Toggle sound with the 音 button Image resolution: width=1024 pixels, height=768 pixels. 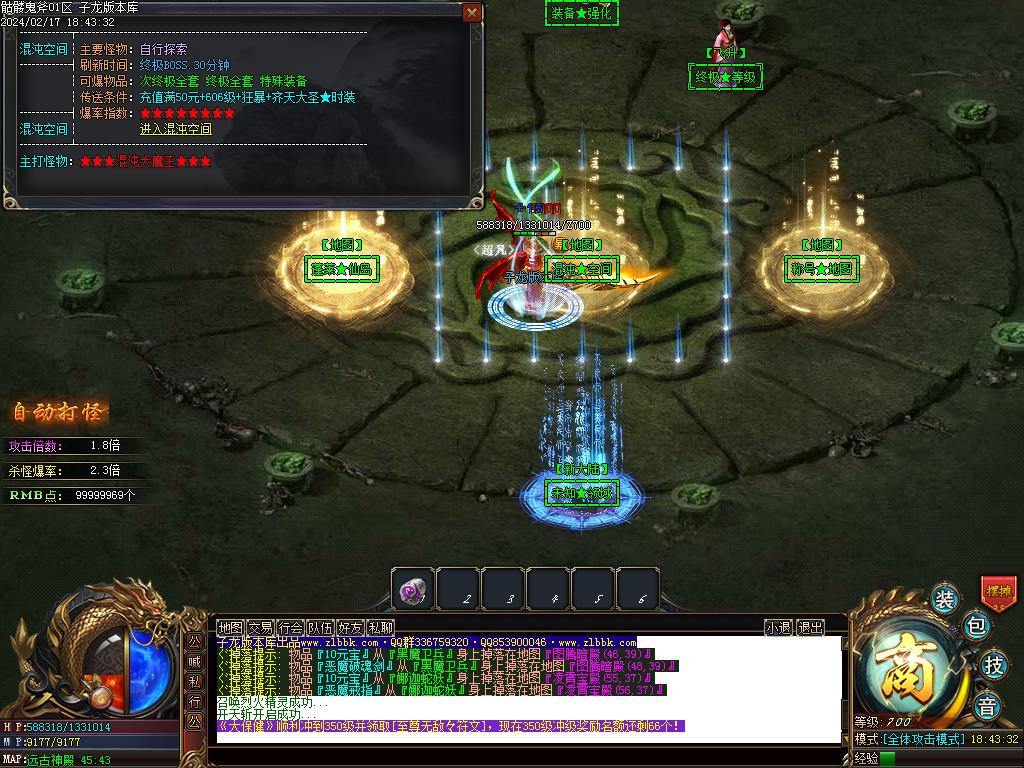(986, 703)
